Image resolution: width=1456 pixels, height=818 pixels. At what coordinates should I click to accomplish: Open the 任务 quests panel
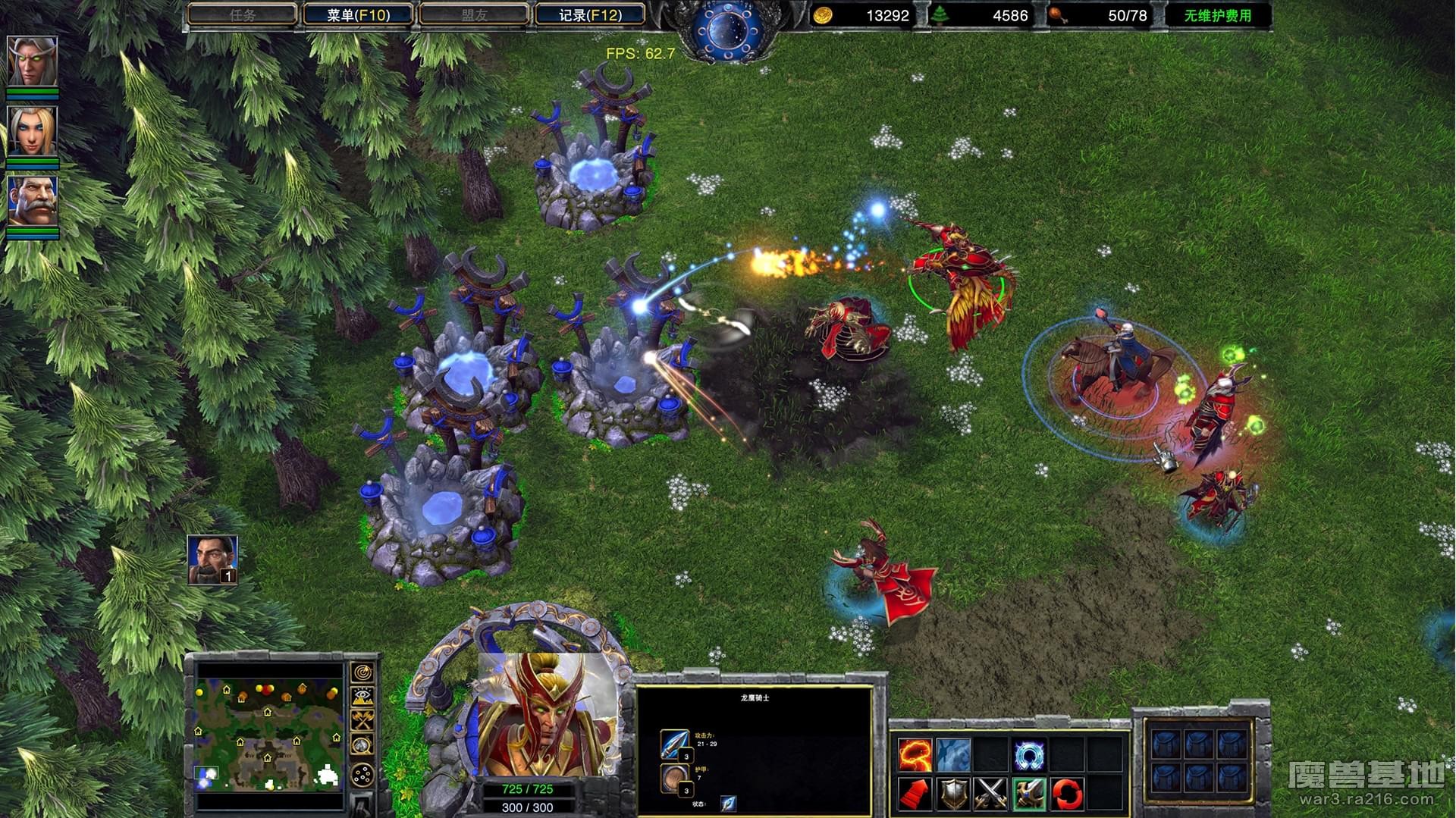(x=242, y=14)
